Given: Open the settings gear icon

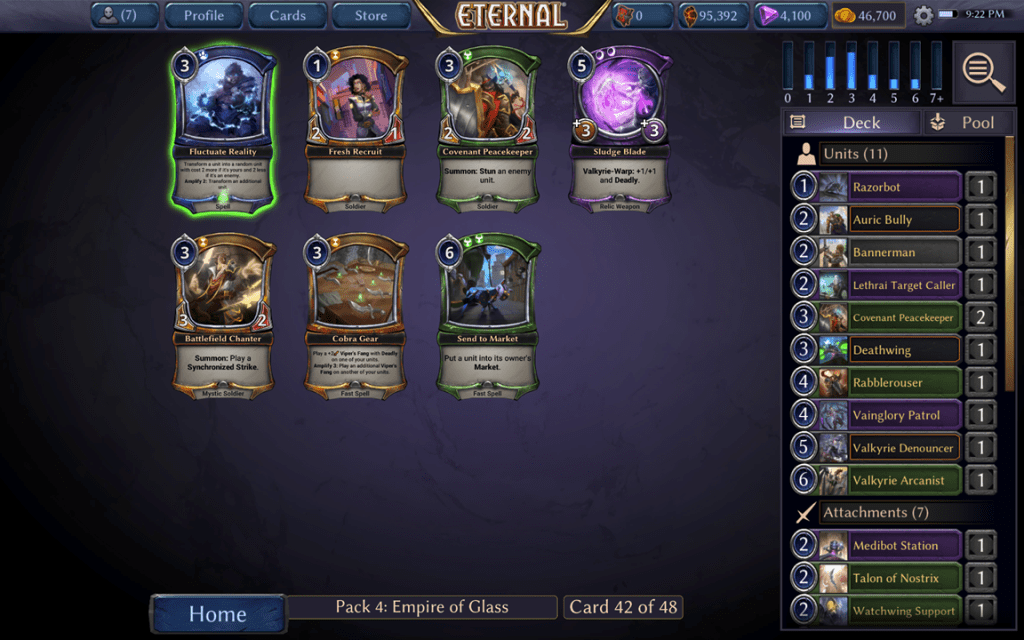Looking at the screenshot, I should [923, 16].
